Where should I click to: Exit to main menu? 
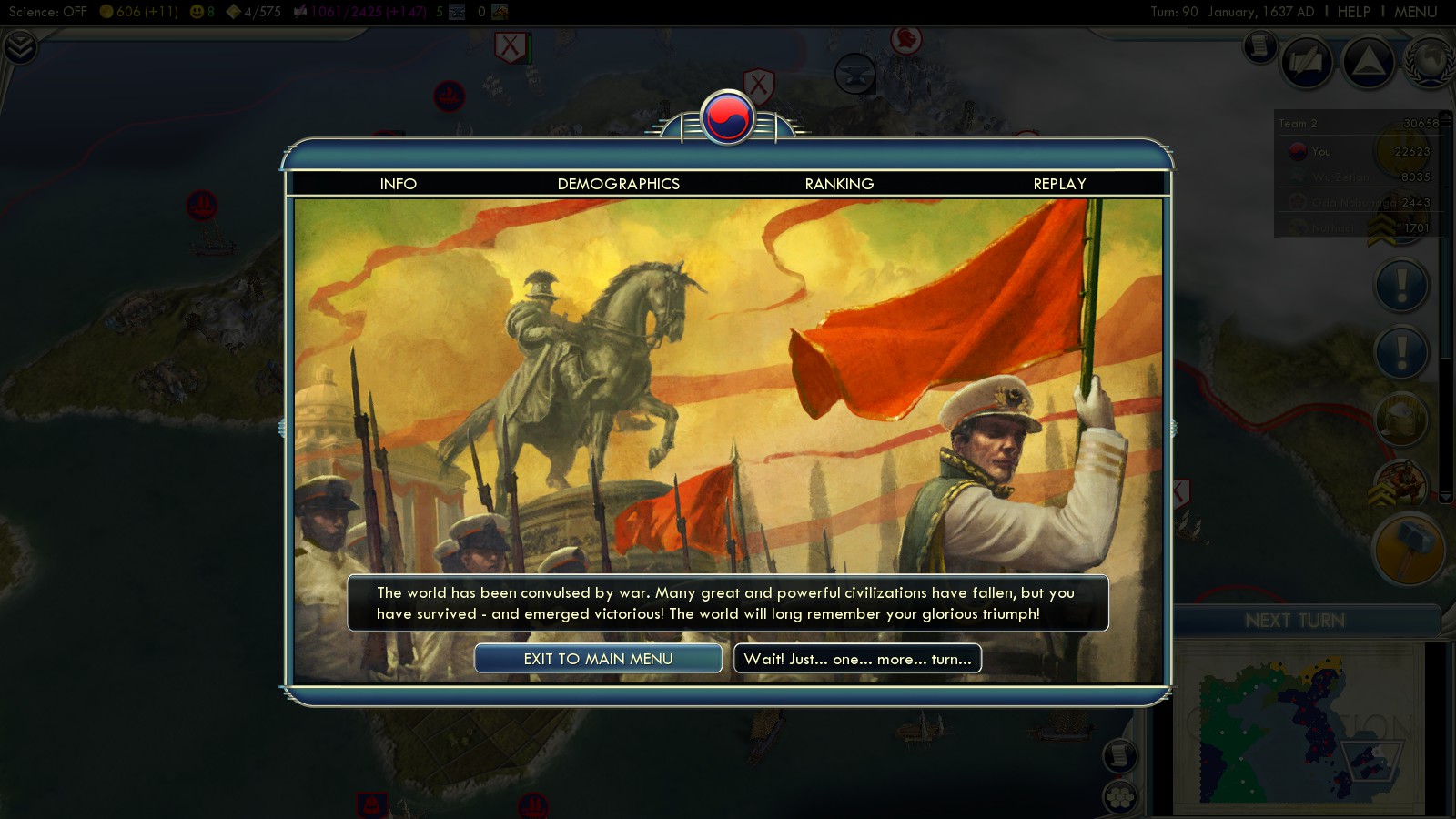(x=598, y=659)
